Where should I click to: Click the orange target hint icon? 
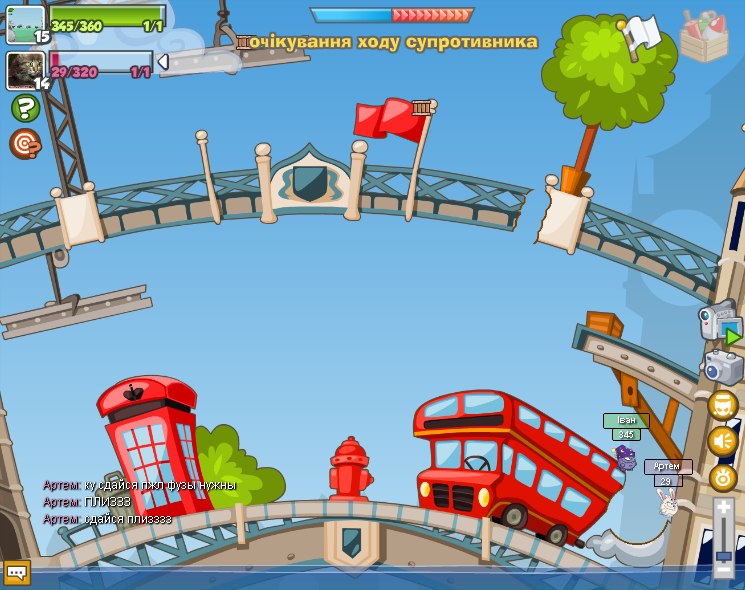pos(25,144)
